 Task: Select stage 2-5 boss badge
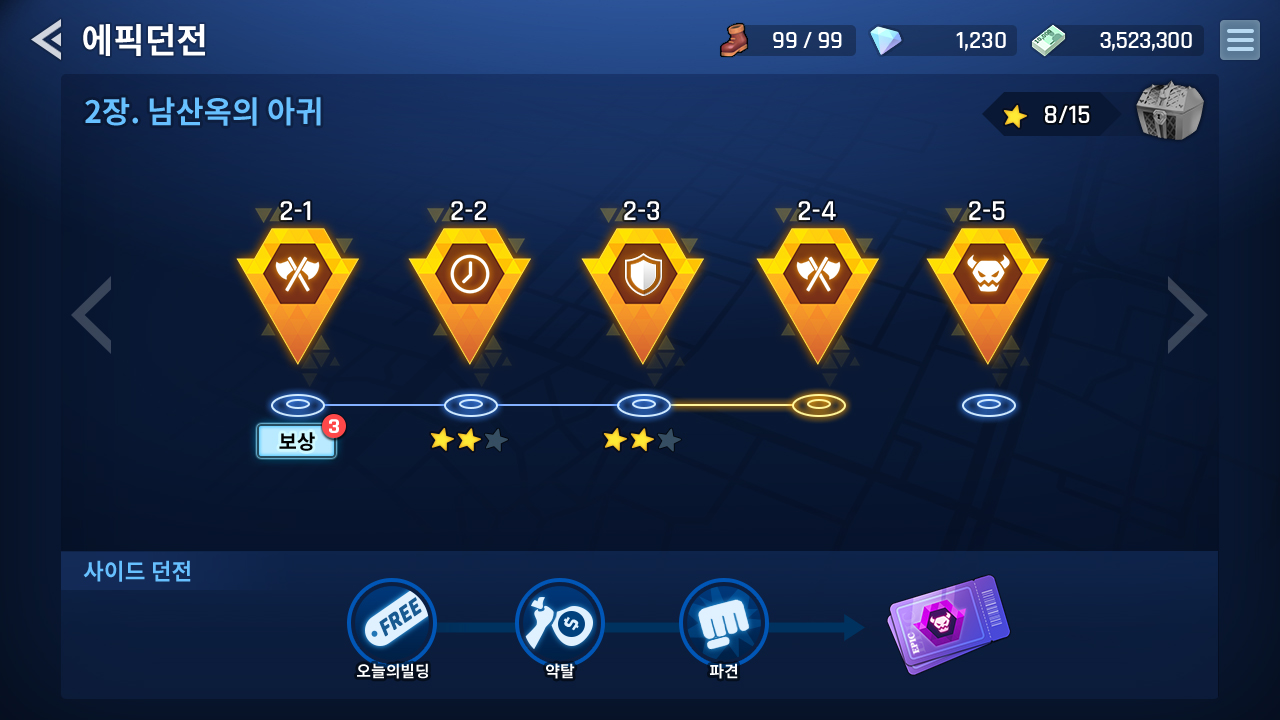[x=987, y=283]
